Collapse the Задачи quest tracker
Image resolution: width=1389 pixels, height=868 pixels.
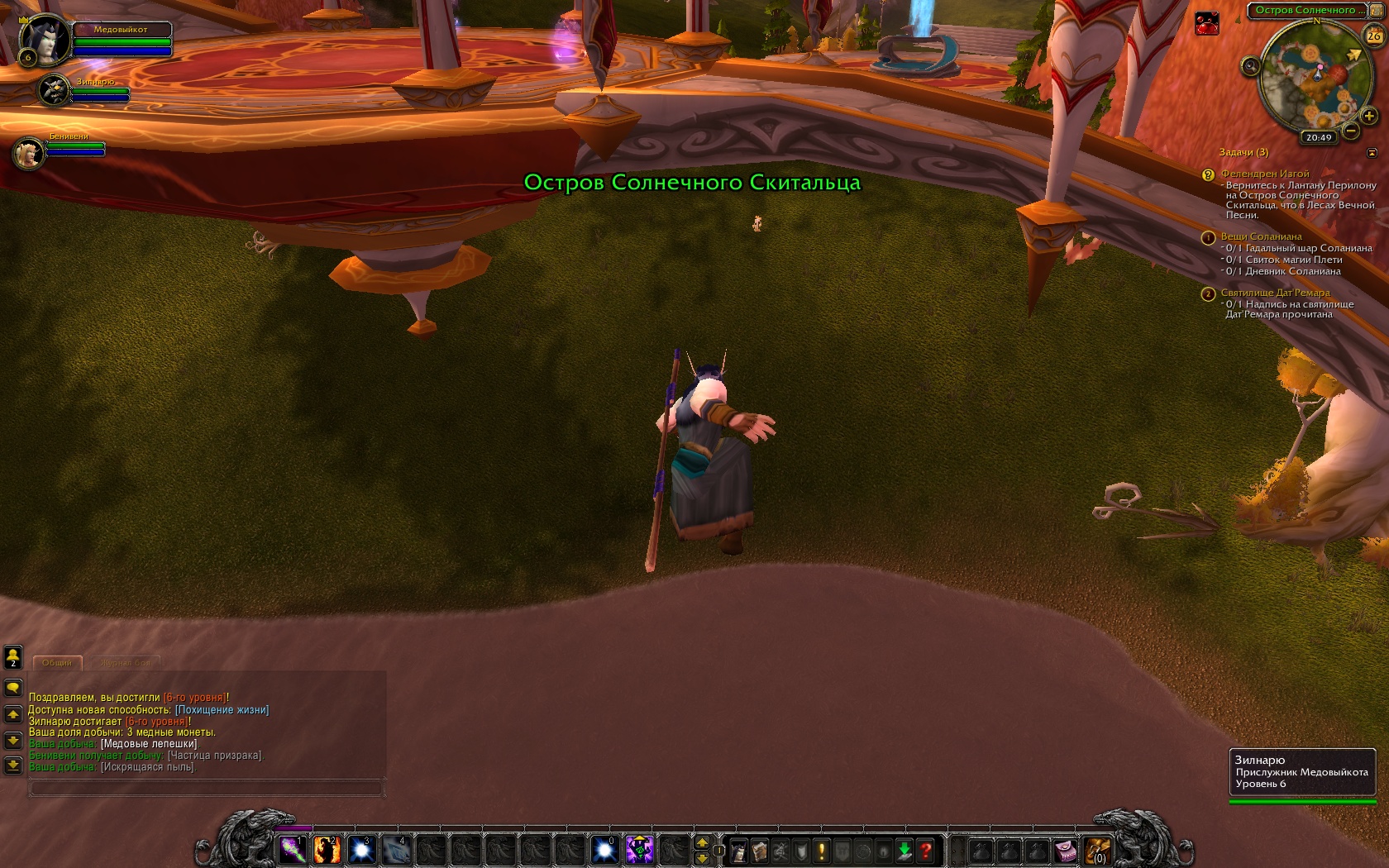pyautogui.click(x=1372, y=152)
